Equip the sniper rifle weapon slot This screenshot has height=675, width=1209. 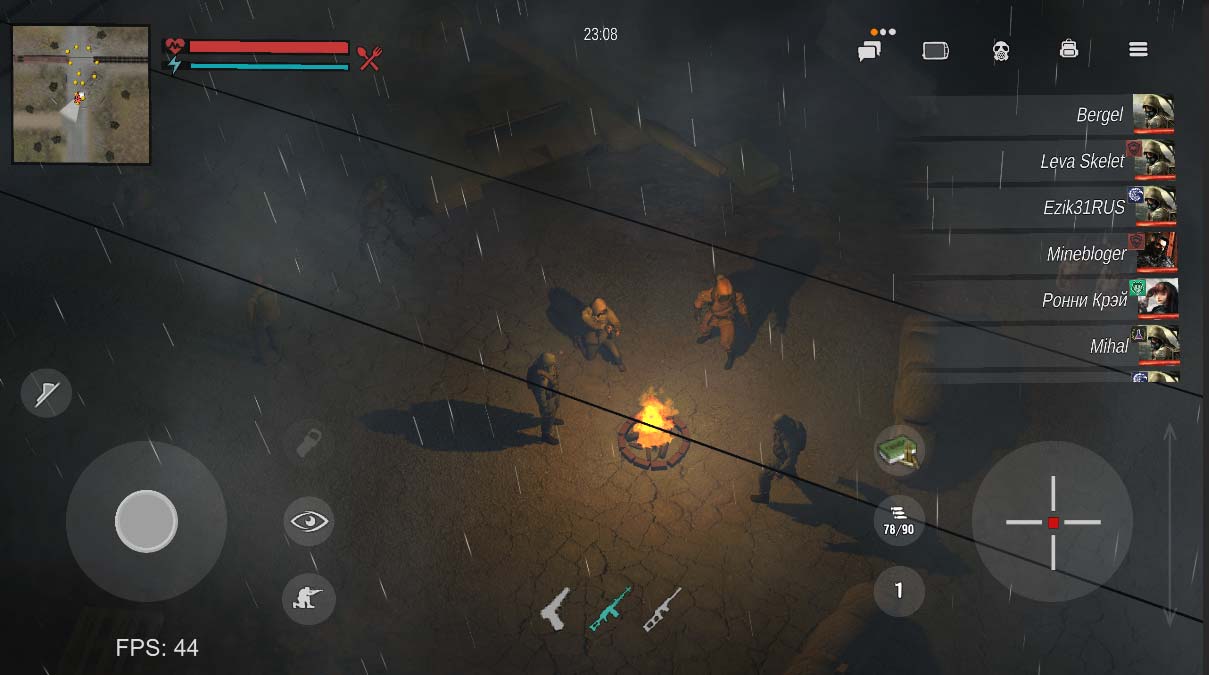(662, 607)
